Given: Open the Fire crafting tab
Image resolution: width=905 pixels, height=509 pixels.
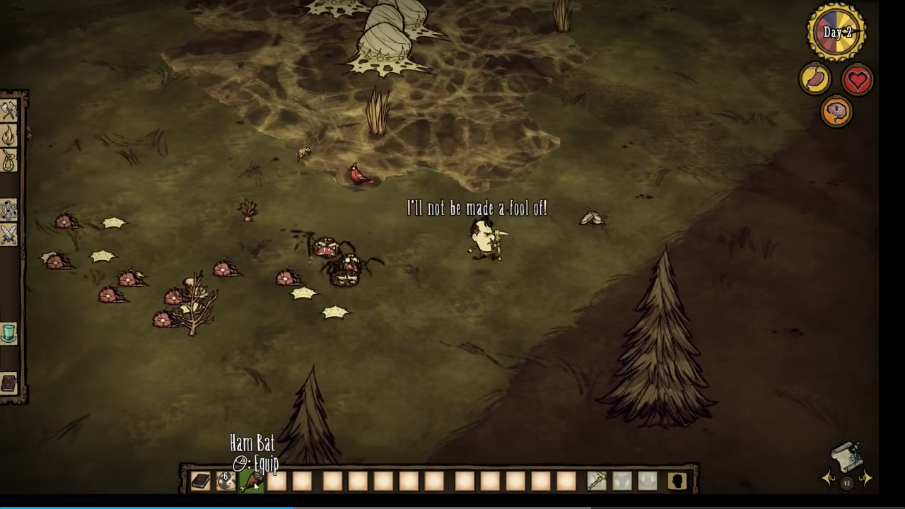Looking at the screenshot, I should (x=9, y=135).
